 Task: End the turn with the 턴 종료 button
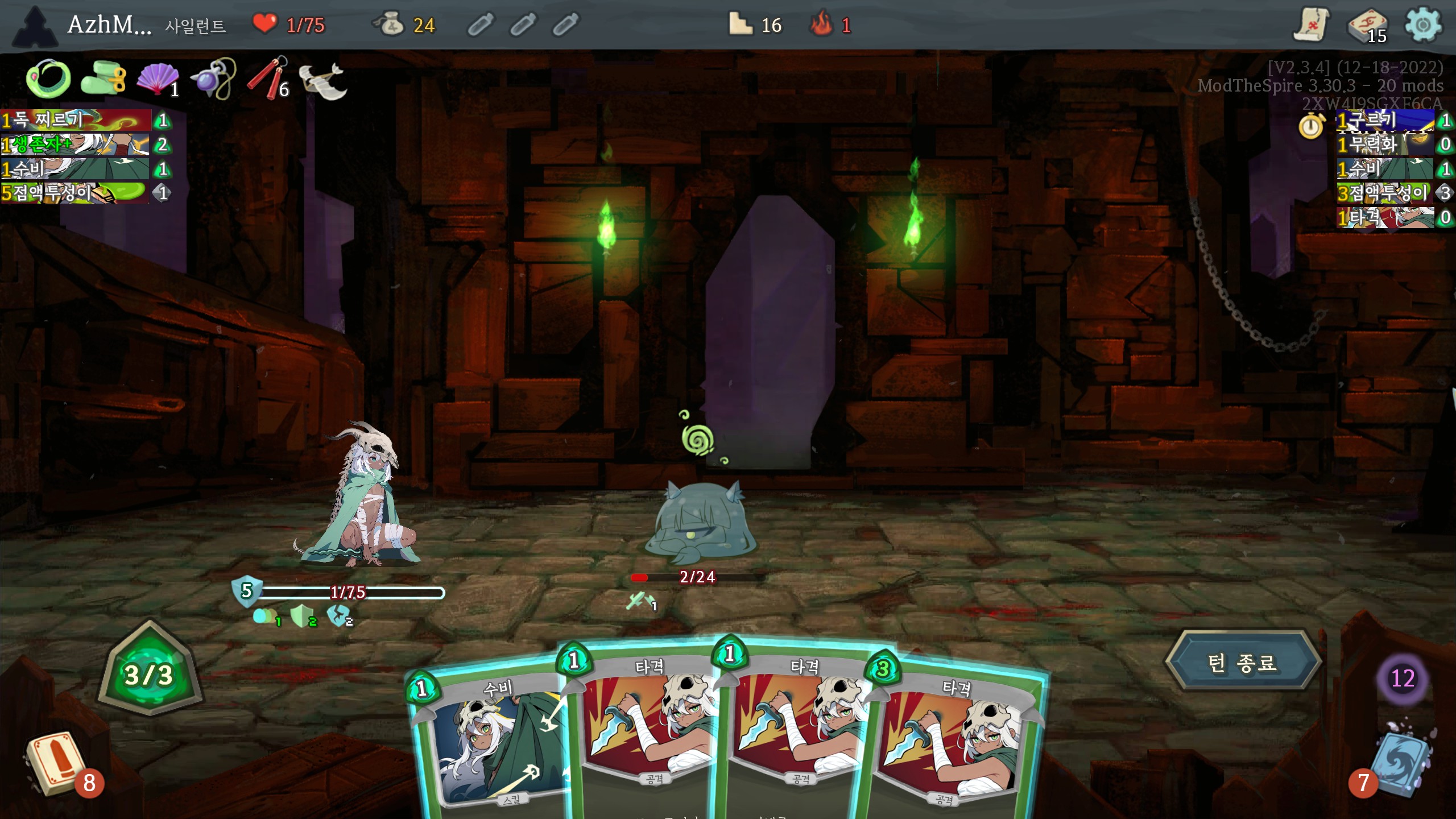1242,662
